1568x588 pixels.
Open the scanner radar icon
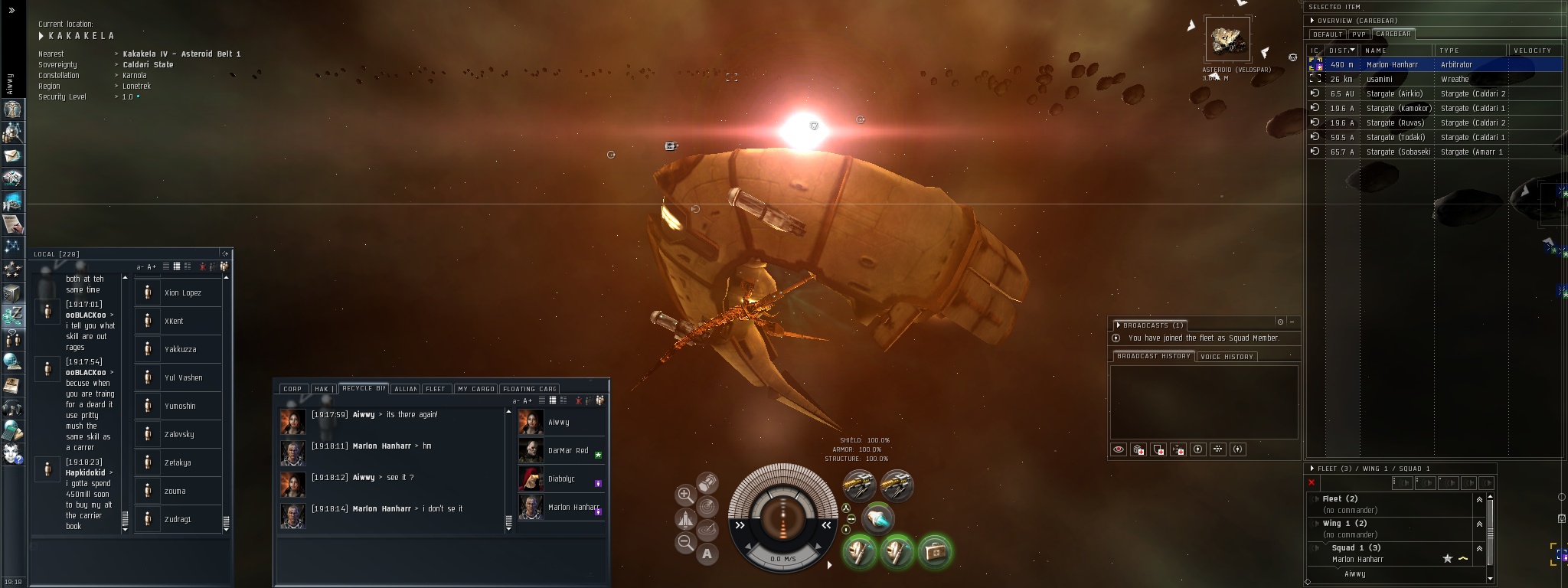(x=708, y=506)
